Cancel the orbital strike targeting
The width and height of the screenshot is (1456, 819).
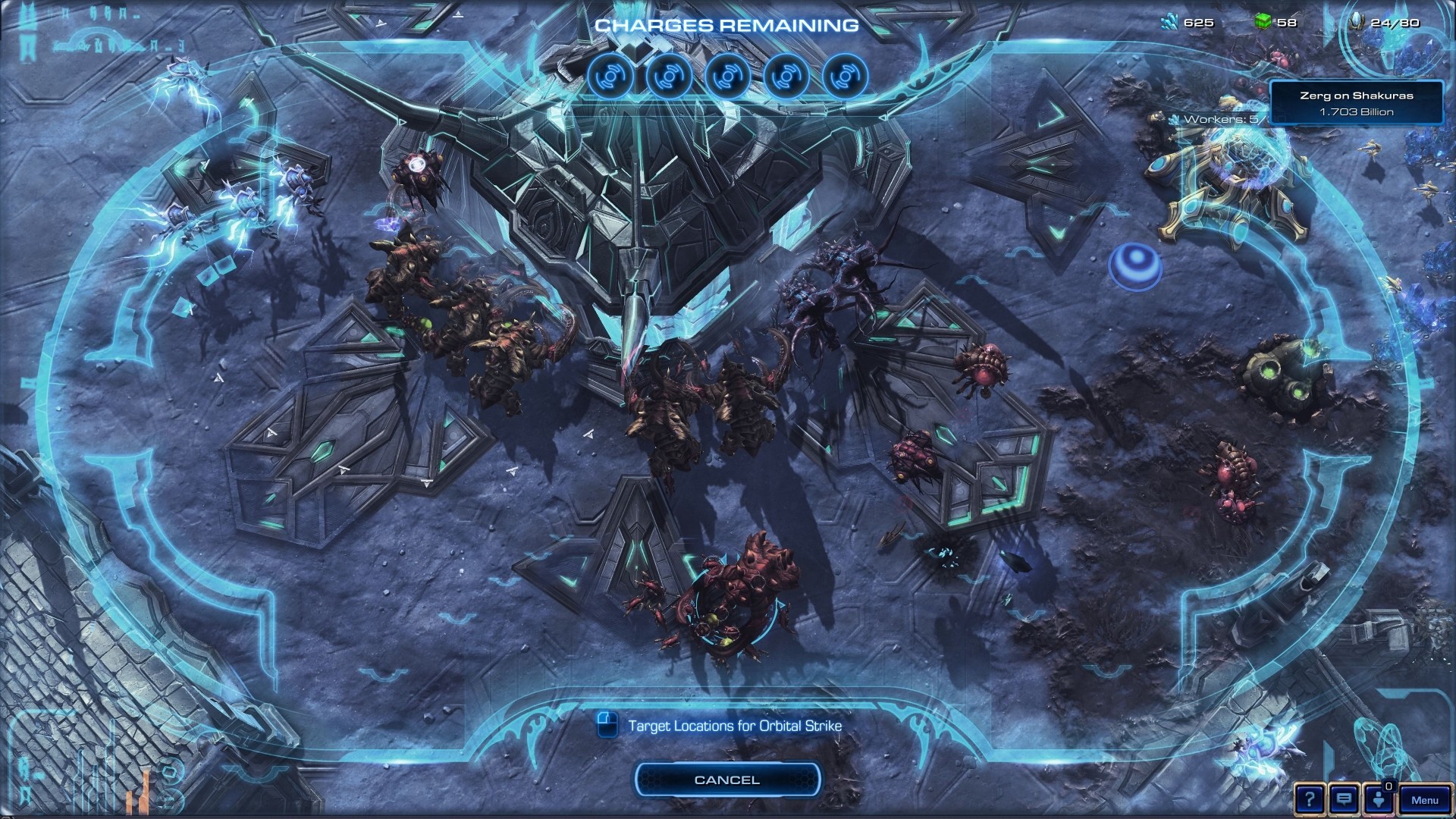point(726,780)
